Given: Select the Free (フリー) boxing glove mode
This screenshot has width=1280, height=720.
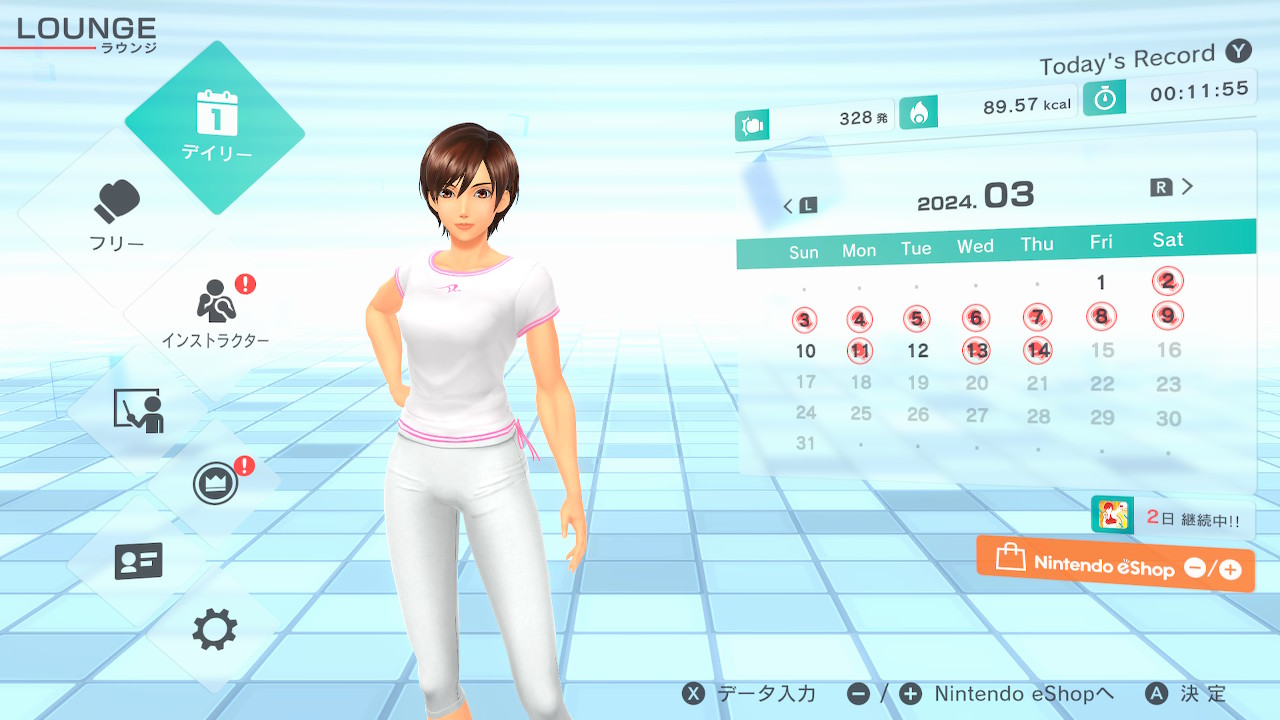Looking at the screenshot, I should pos(118,214).
